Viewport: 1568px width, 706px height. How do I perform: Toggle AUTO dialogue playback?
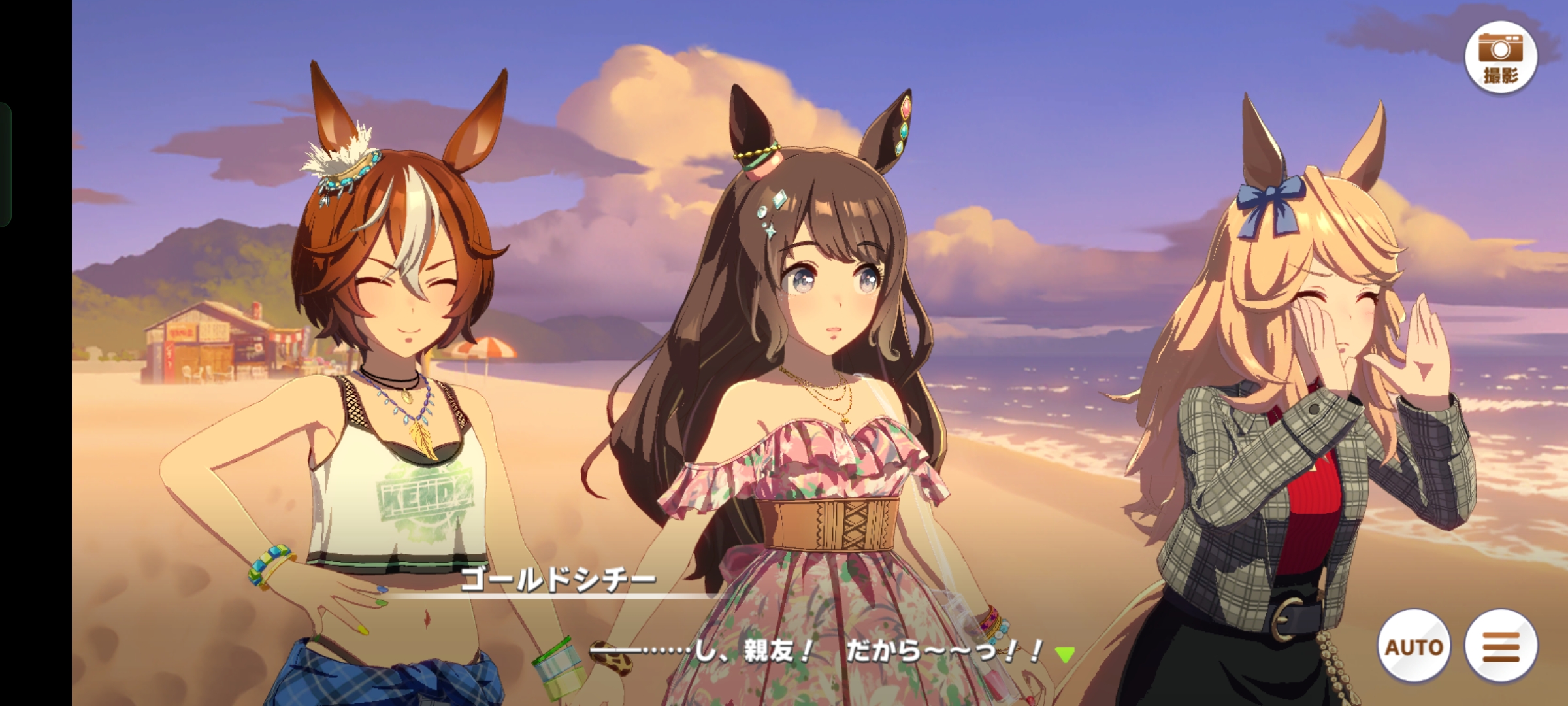click(1414, 647)
